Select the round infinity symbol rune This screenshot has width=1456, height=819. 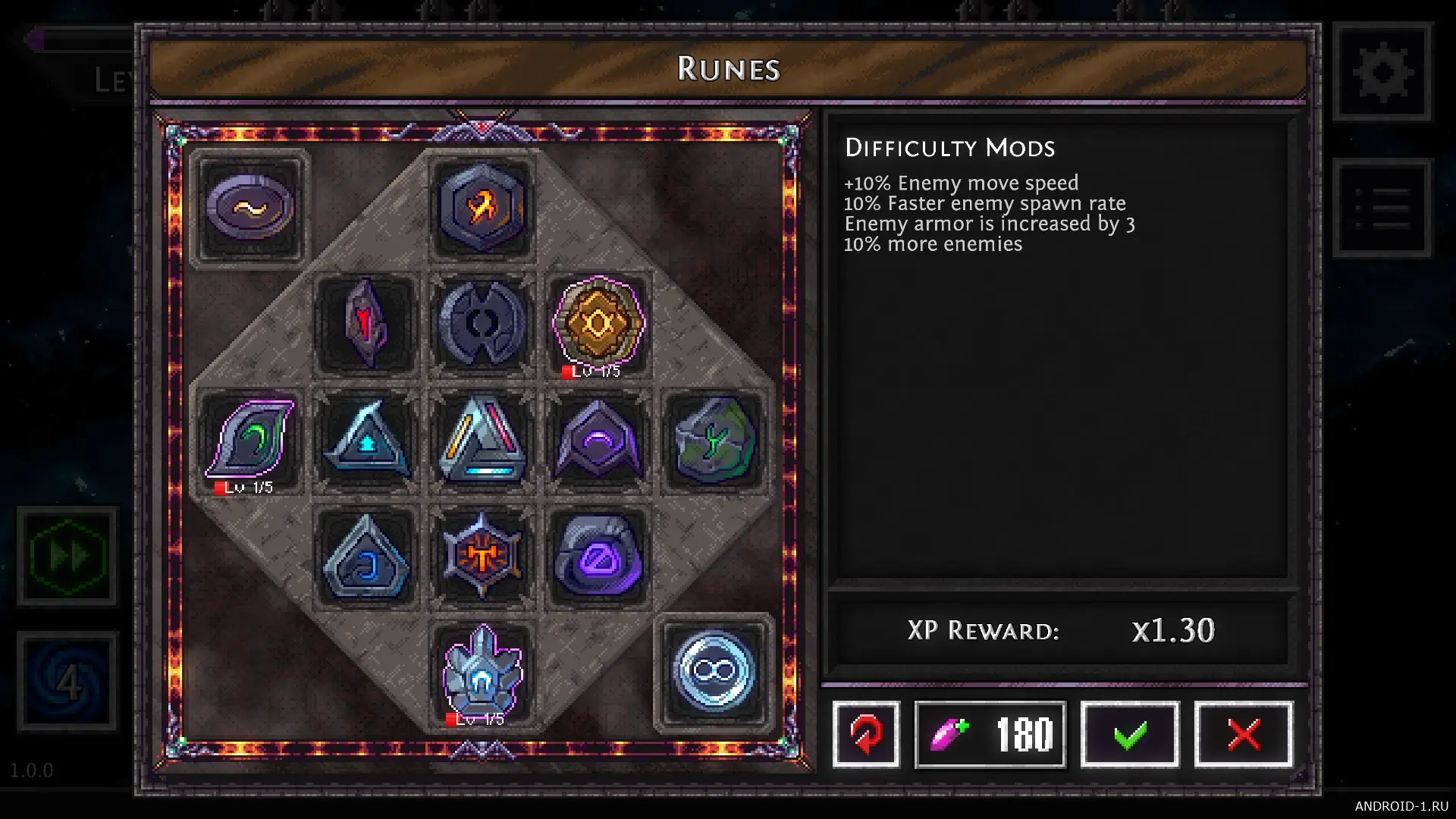click(x=714, y=672)
